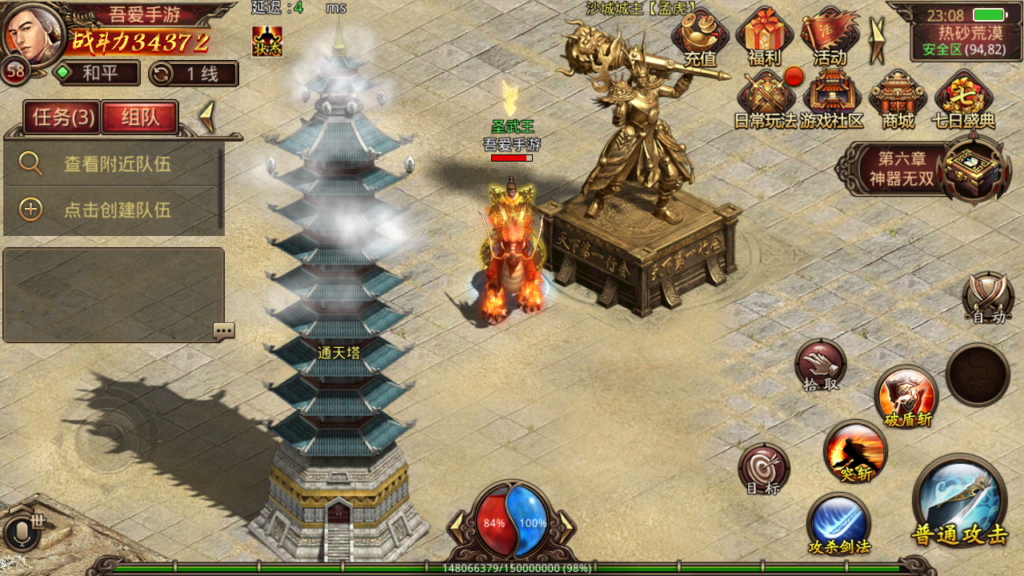Open the 充值 recharge icon
Viewport: 1024px width, 576px height.
[x=700, y=37]
